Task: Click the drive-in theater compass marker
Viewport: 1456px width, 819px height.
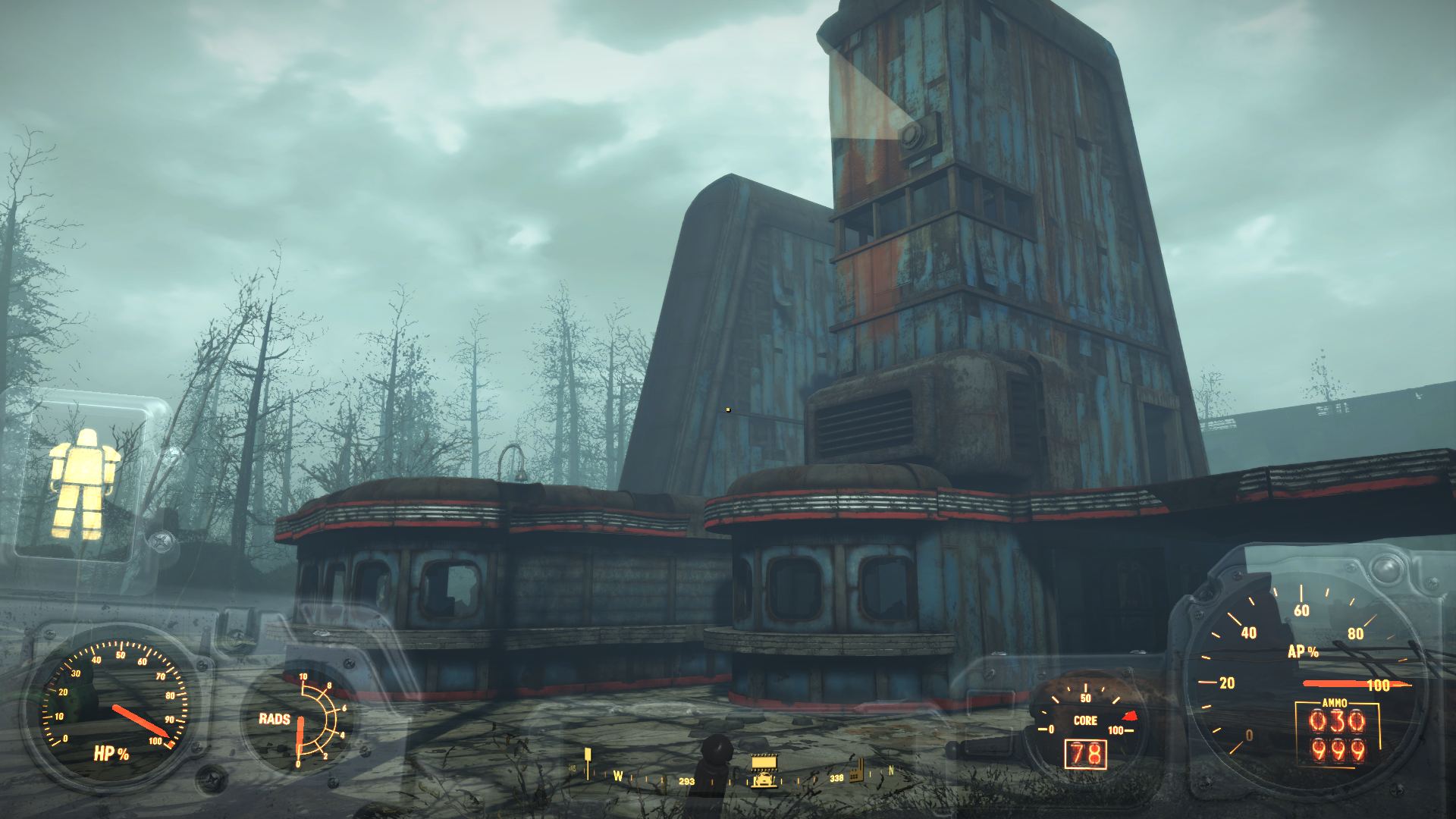Action: 764,770
